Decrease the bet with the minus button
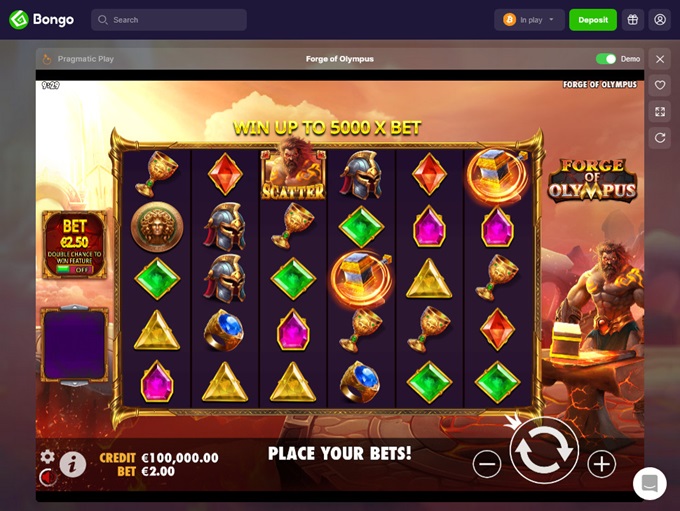This screenshot has height=511, width=680. coord(487,463)
